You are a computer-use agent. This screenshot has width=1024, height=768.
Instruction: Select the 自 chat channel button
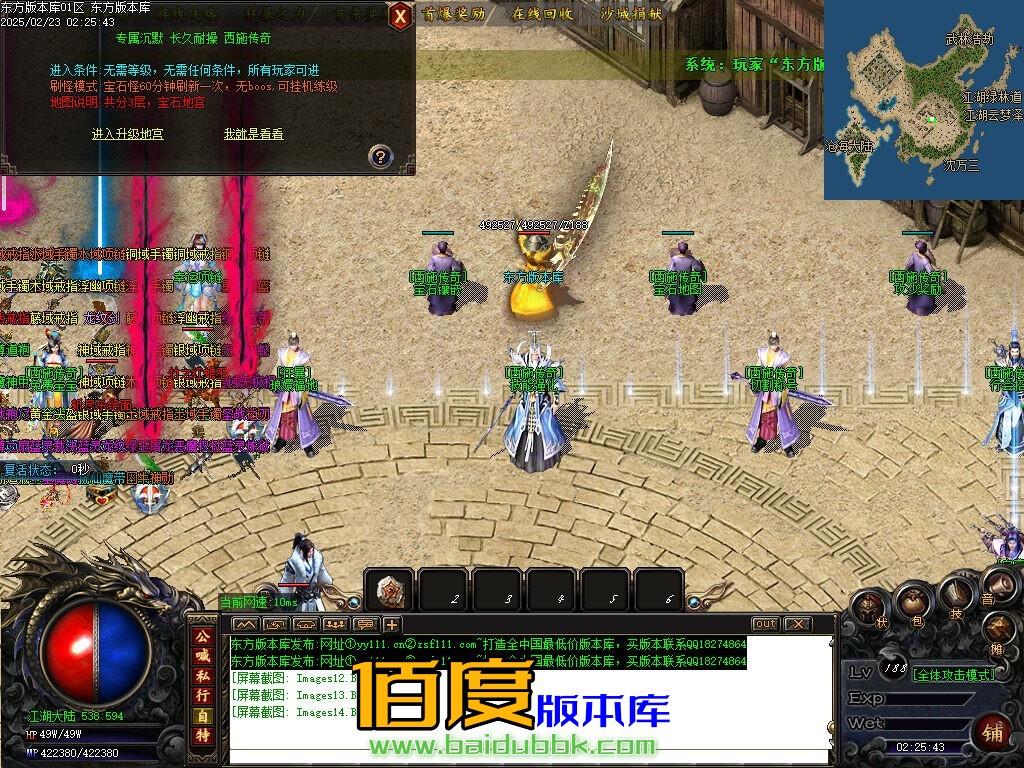coord(203,715)
